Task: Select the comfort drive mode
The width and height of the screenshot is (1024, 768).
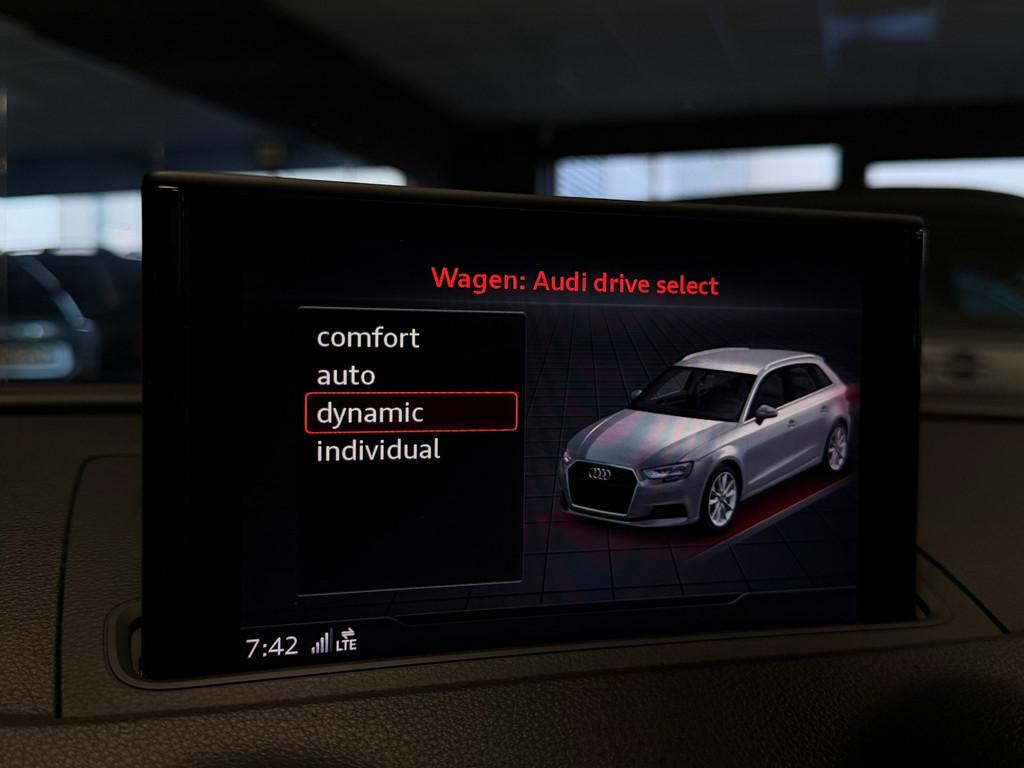Action: [x=368, y=338]
